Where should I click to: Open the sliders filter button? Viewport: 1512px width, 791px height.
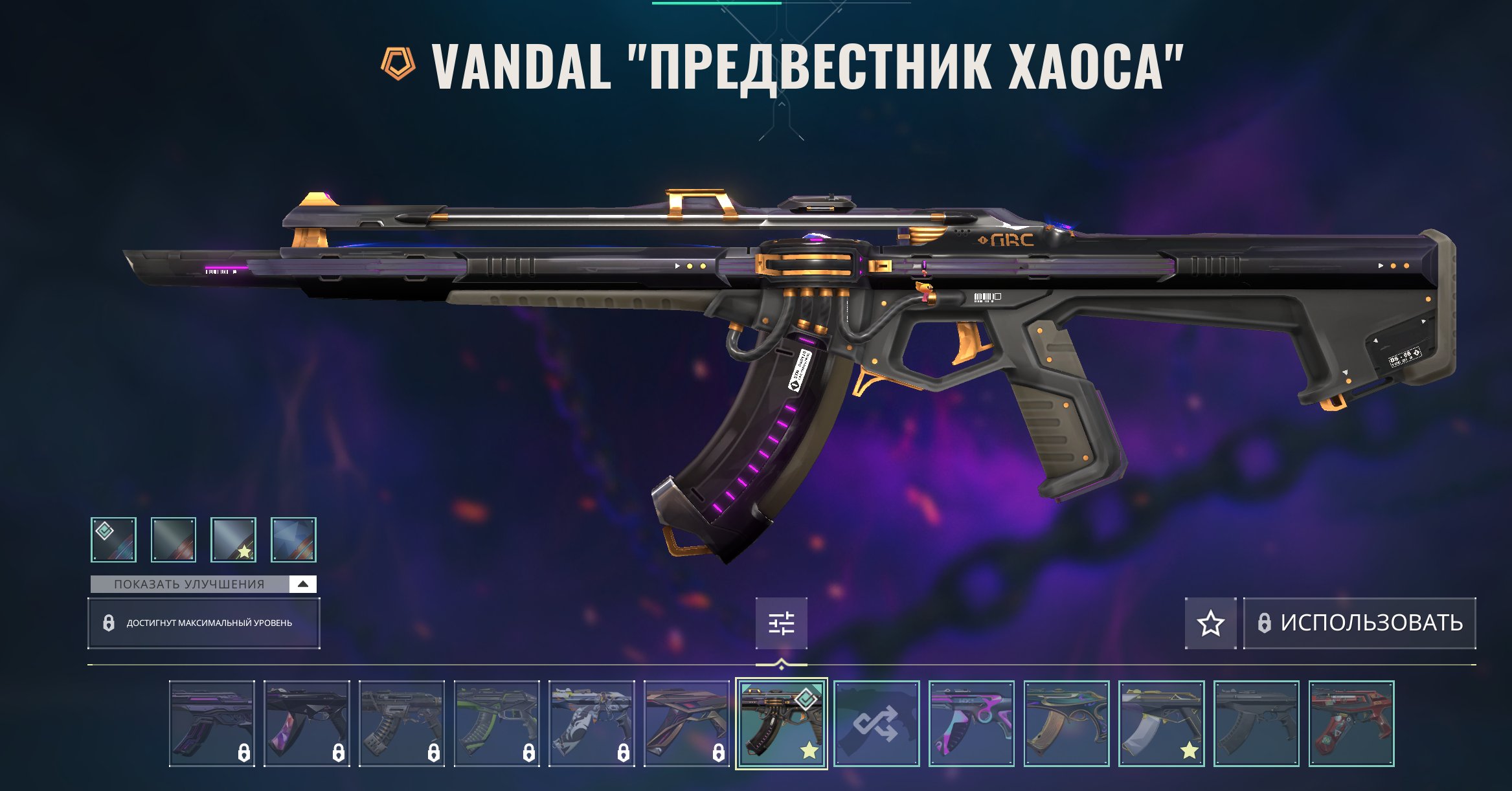pos(781,623)
